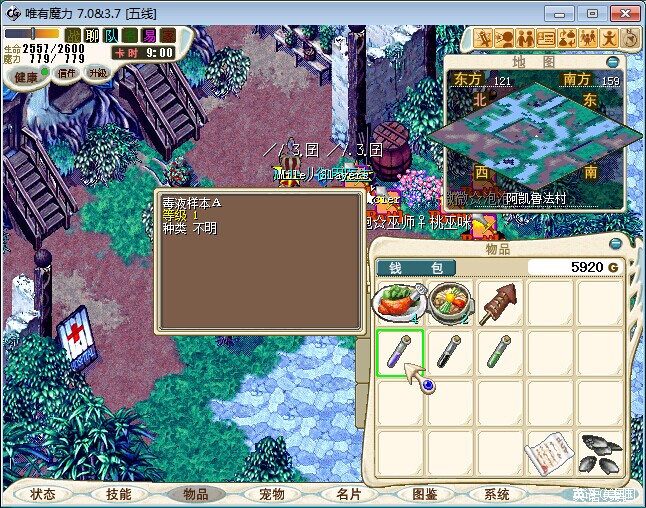This screenshot has height=508, width=646.
Task: Select the purple poison sample vial
Action: coord(399,352)
